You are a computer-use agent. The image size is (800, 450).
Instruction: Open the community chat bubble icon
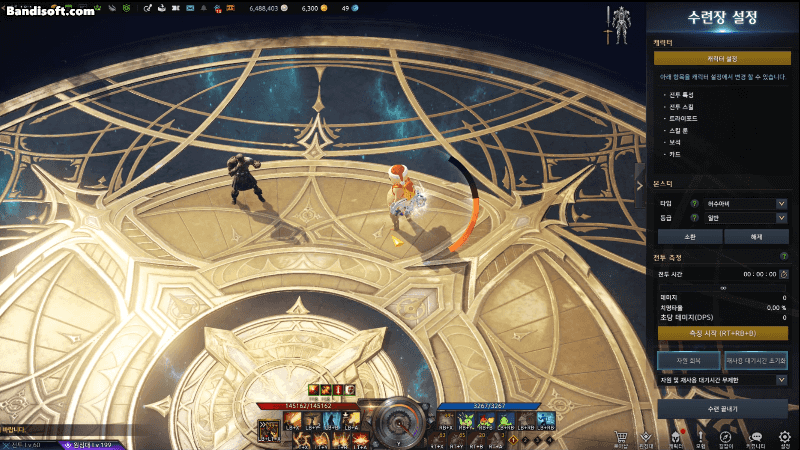[756, 437]
